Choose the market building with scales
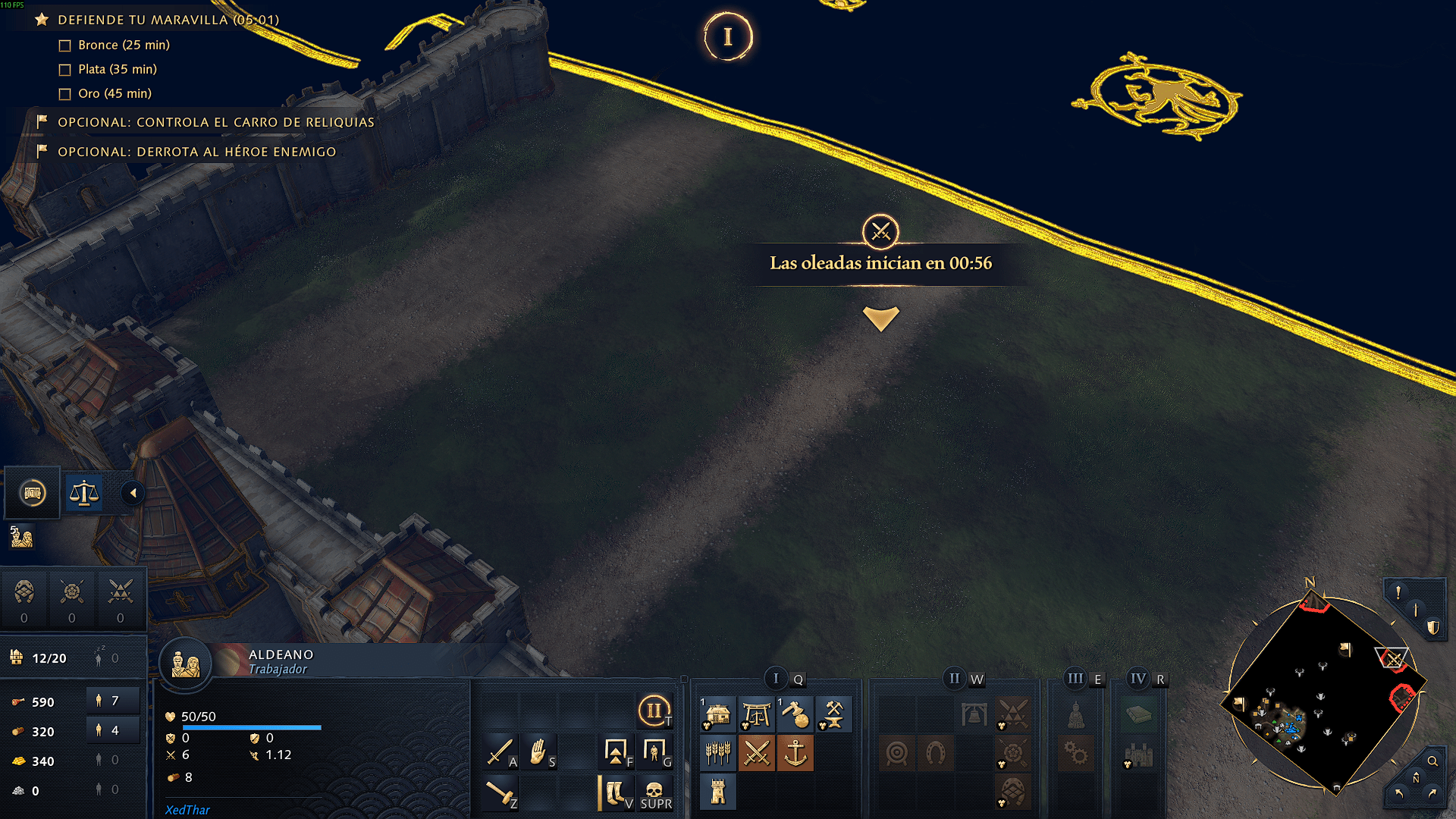 [756, 714]
